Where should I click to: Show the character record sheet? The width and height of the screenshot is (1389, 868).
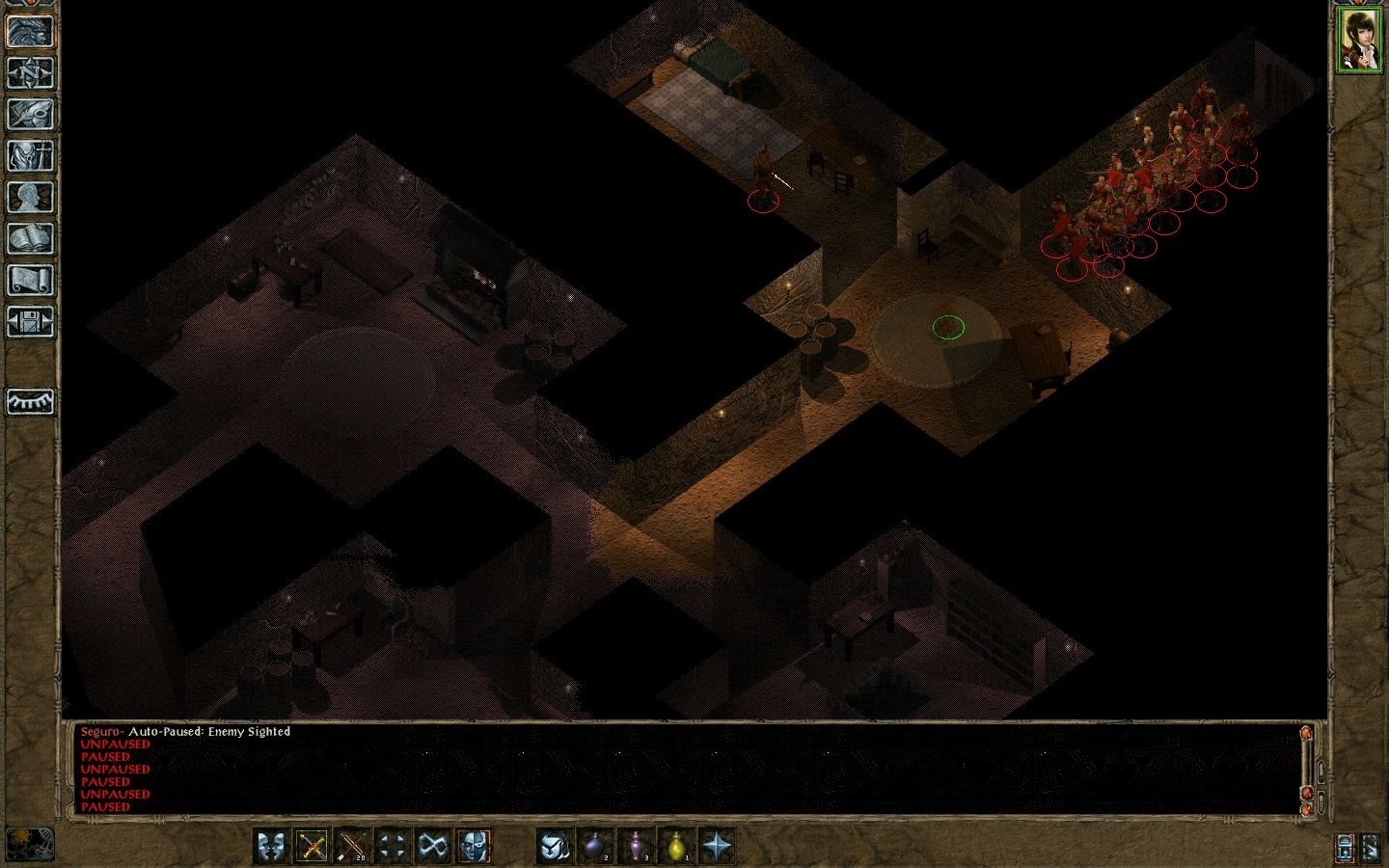click(x=30, y=197)
